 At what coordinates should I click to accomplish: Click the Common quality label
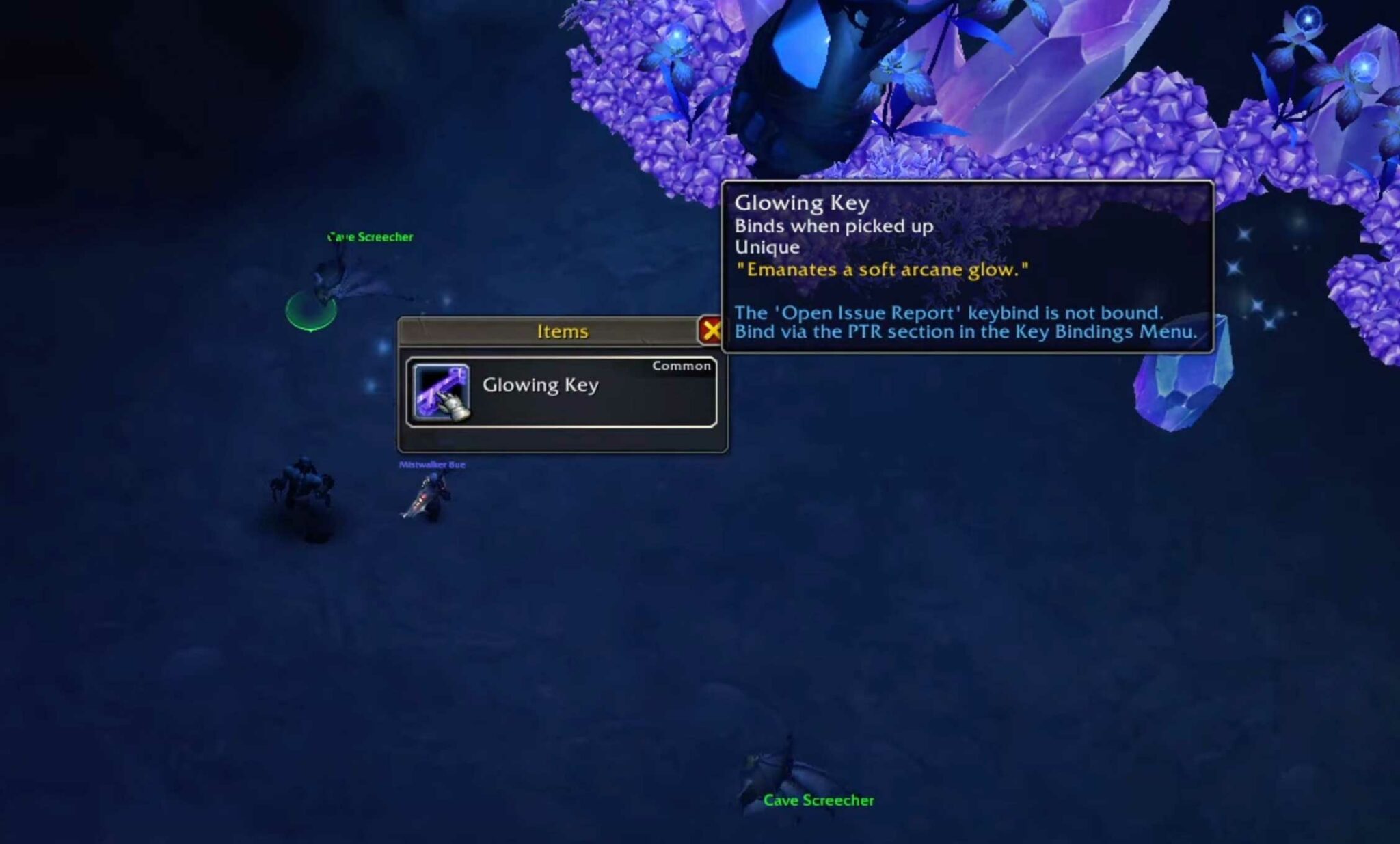(x=680, y=366)
